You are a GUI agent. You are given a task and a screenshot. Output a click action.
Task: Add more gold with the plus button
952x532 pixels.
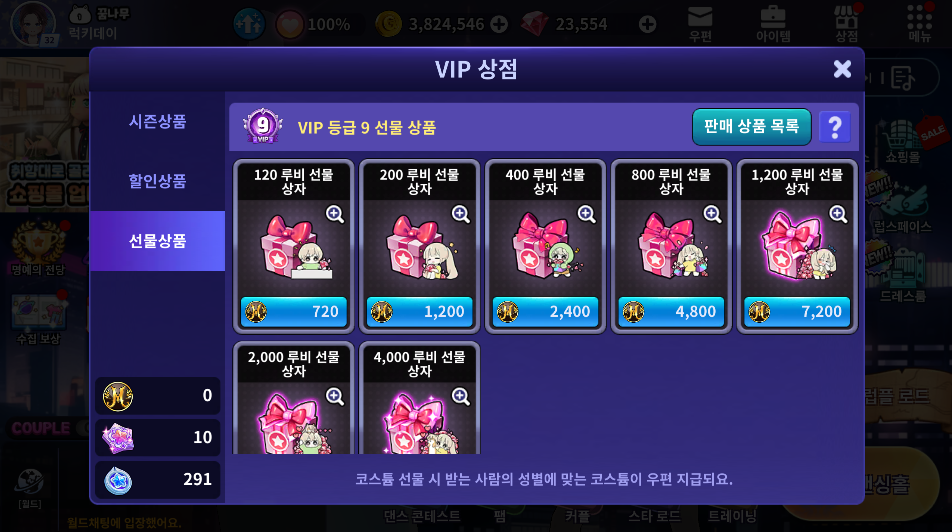pos(499,24)
